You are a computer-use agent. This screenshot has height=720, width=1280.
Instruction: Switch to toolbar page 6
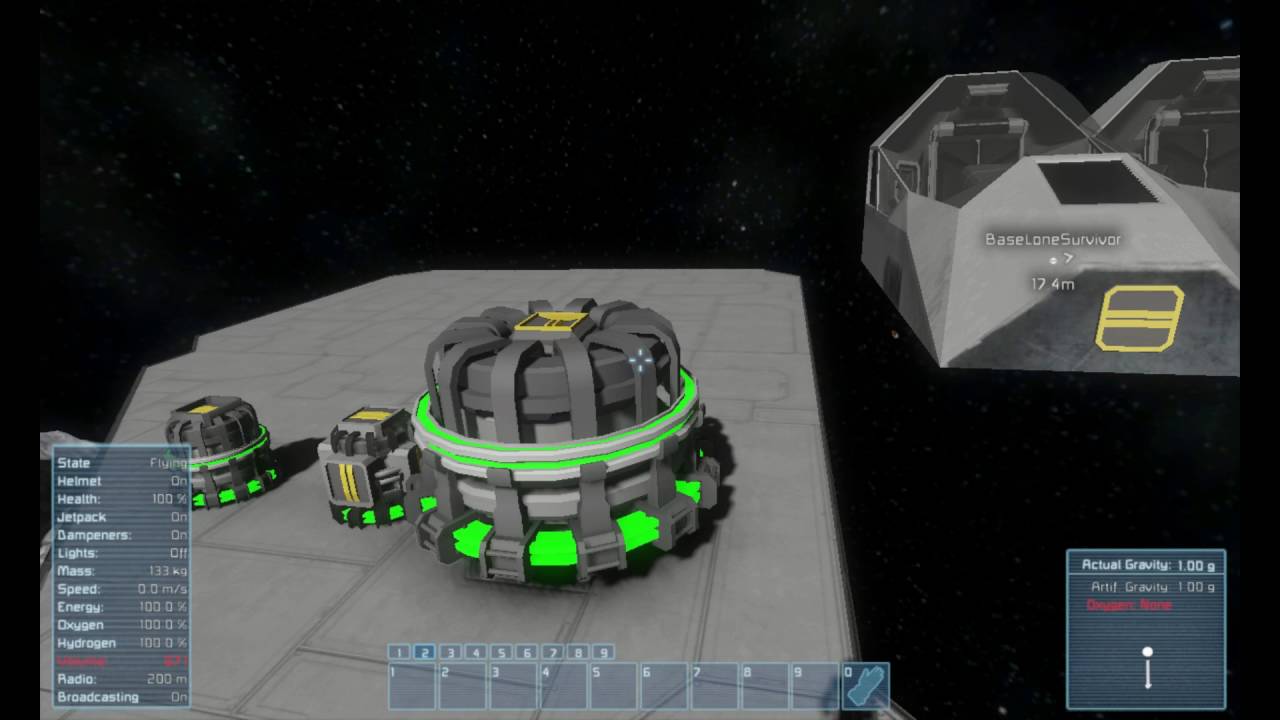click(527, 652)
